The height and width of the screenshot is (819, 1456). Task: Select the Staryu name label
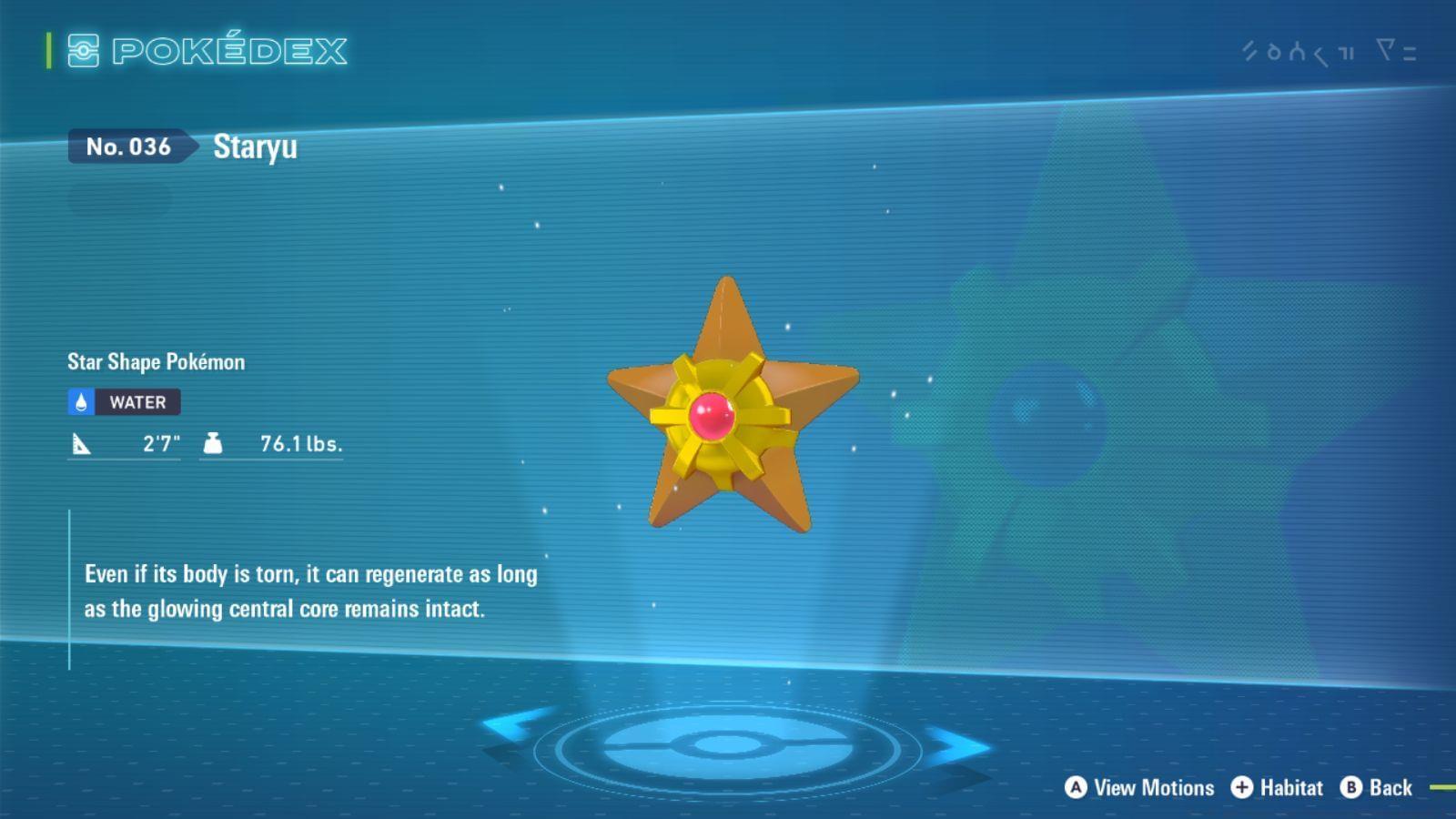(x=255, y=147)
